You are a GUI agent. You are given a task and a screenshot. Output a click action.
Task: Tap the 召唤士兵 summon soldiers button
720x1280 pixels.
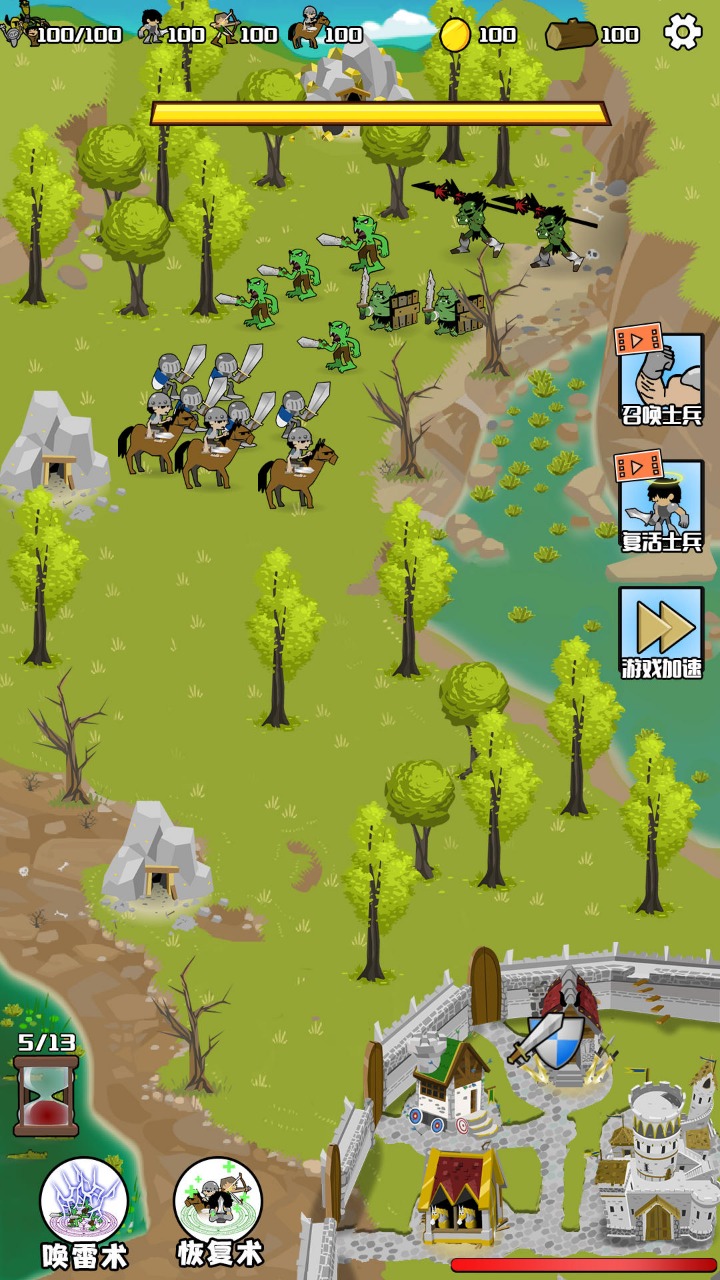[660, 378]
